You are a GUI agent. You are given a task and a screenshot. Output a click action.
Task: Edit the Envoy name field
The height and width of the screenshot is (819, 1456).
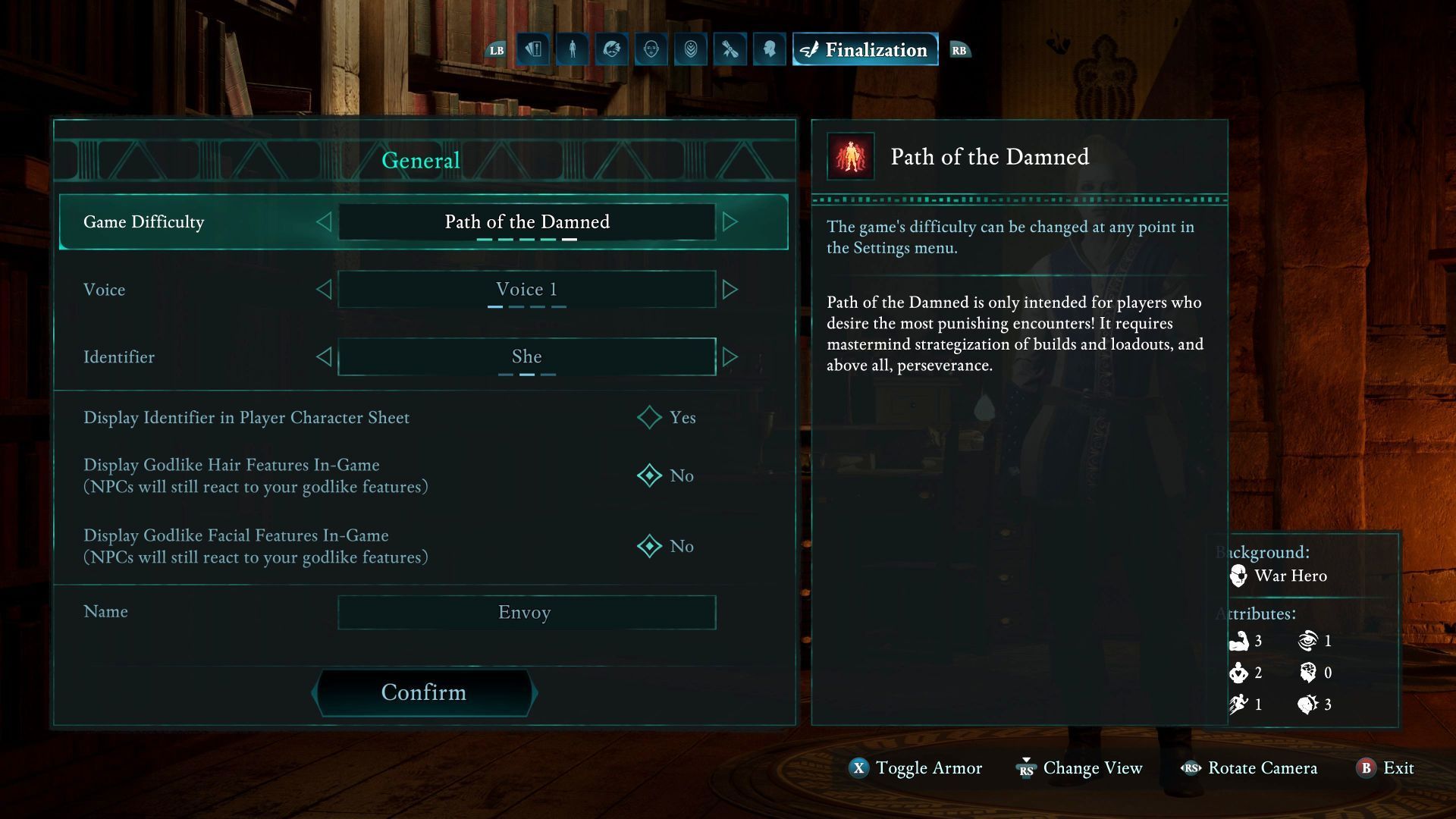(x=526, y=612)
